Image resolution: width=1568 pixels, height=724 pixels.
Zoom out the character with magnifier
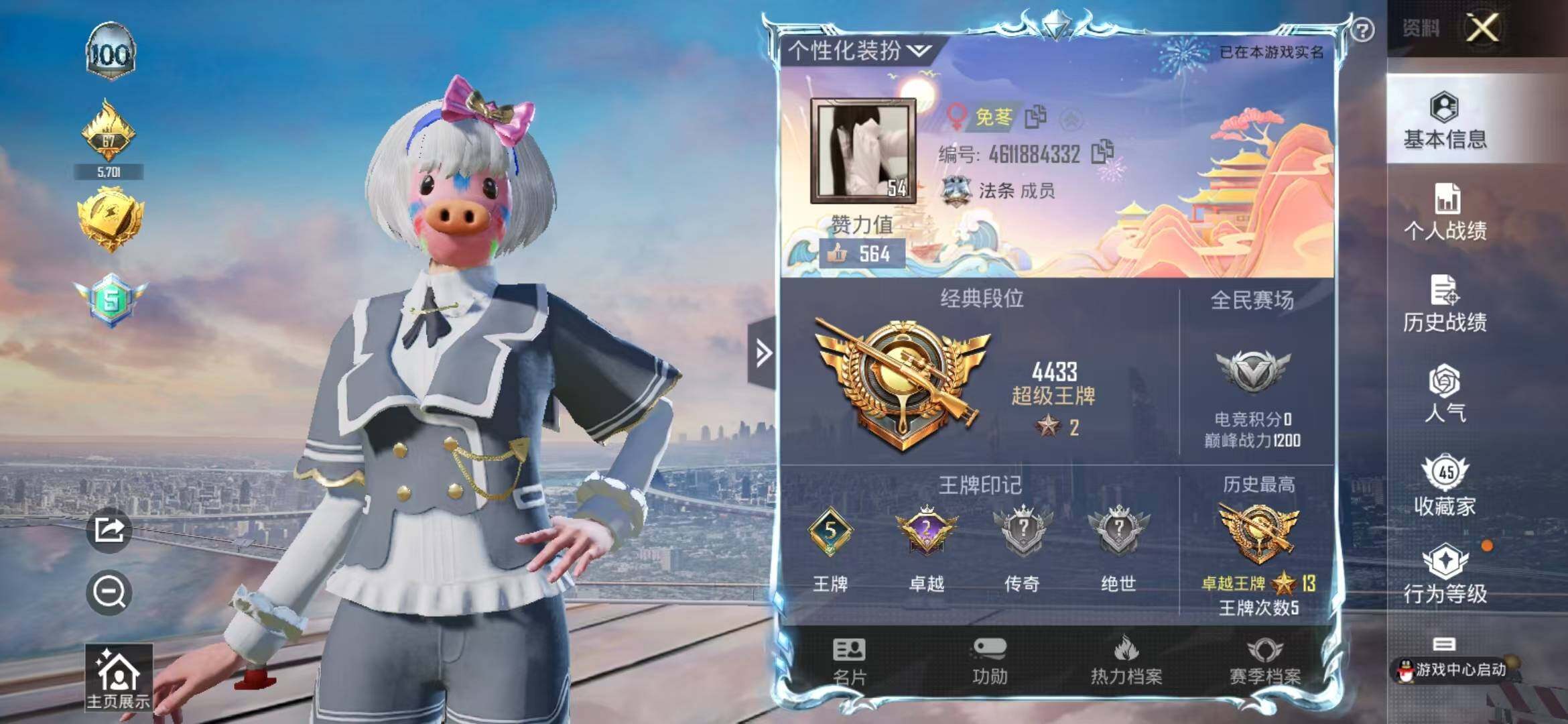[x=109, y=593]
